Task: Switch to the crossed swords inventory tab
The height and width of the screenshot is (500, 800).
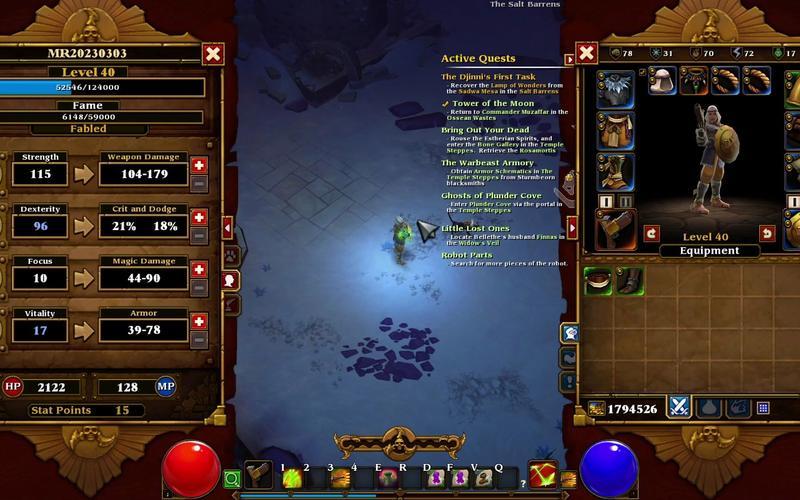Action: coord(680,407)
